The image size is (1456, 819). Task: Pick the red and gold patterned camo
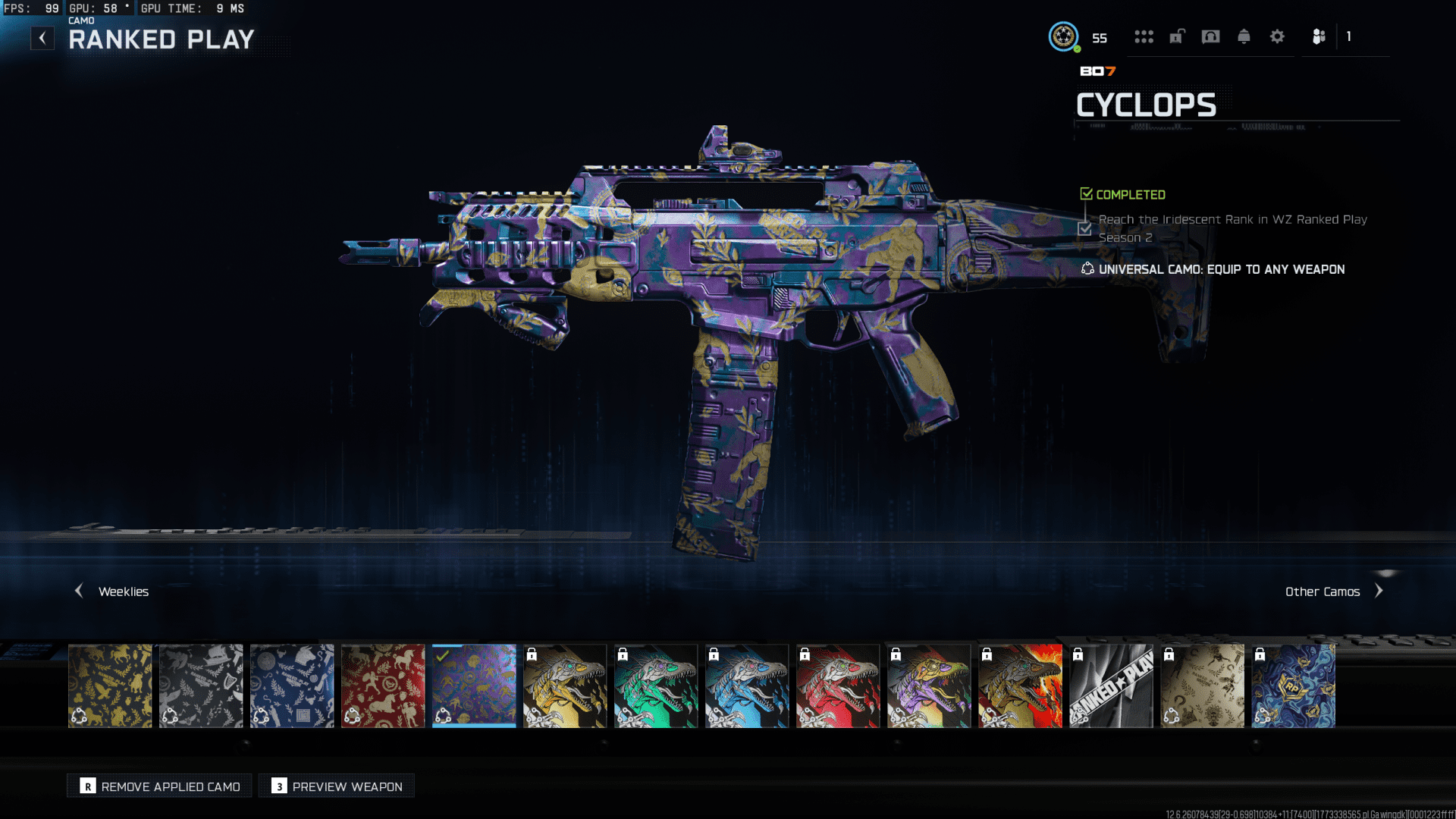[x=383, y=686]
